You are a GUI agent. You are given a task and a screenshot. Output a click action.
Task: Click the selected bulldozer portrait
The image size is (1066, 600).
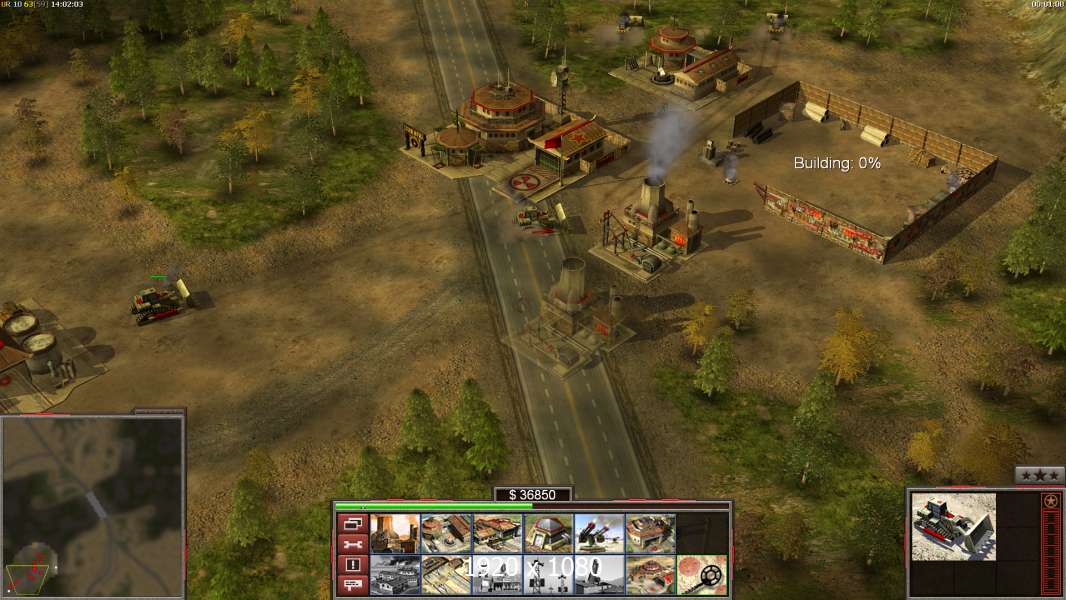pyautogui.click(x=953, y=525)
